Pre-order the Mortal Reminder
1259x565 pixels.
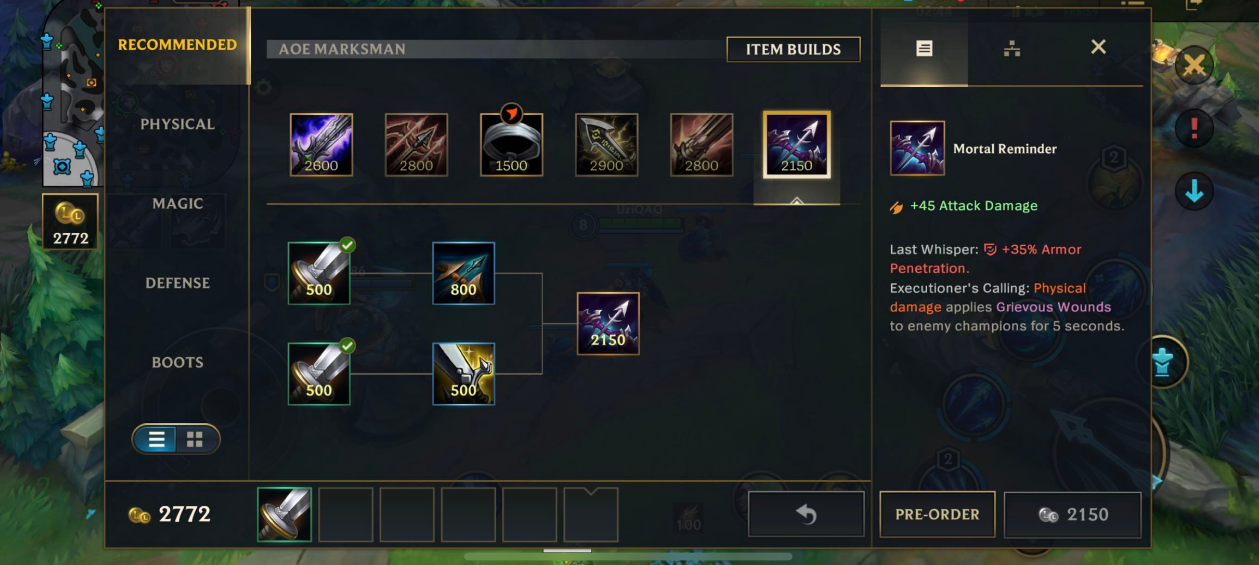pyautogui.click(x=937, y=514)
